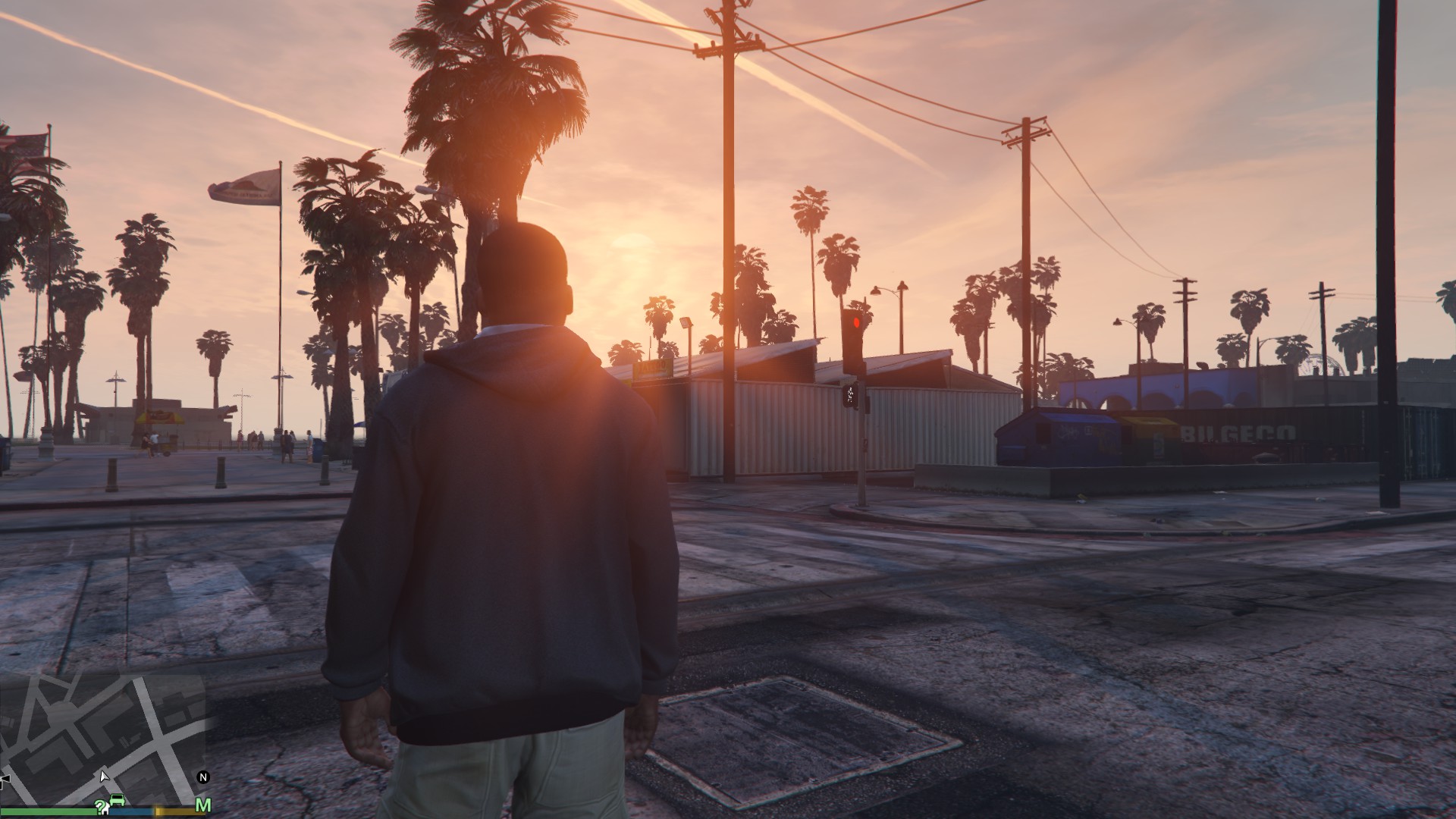Select the green M mission marker
Image resolution: width=1456 pixels, height=819 pixels.
[x=202, y=805]
